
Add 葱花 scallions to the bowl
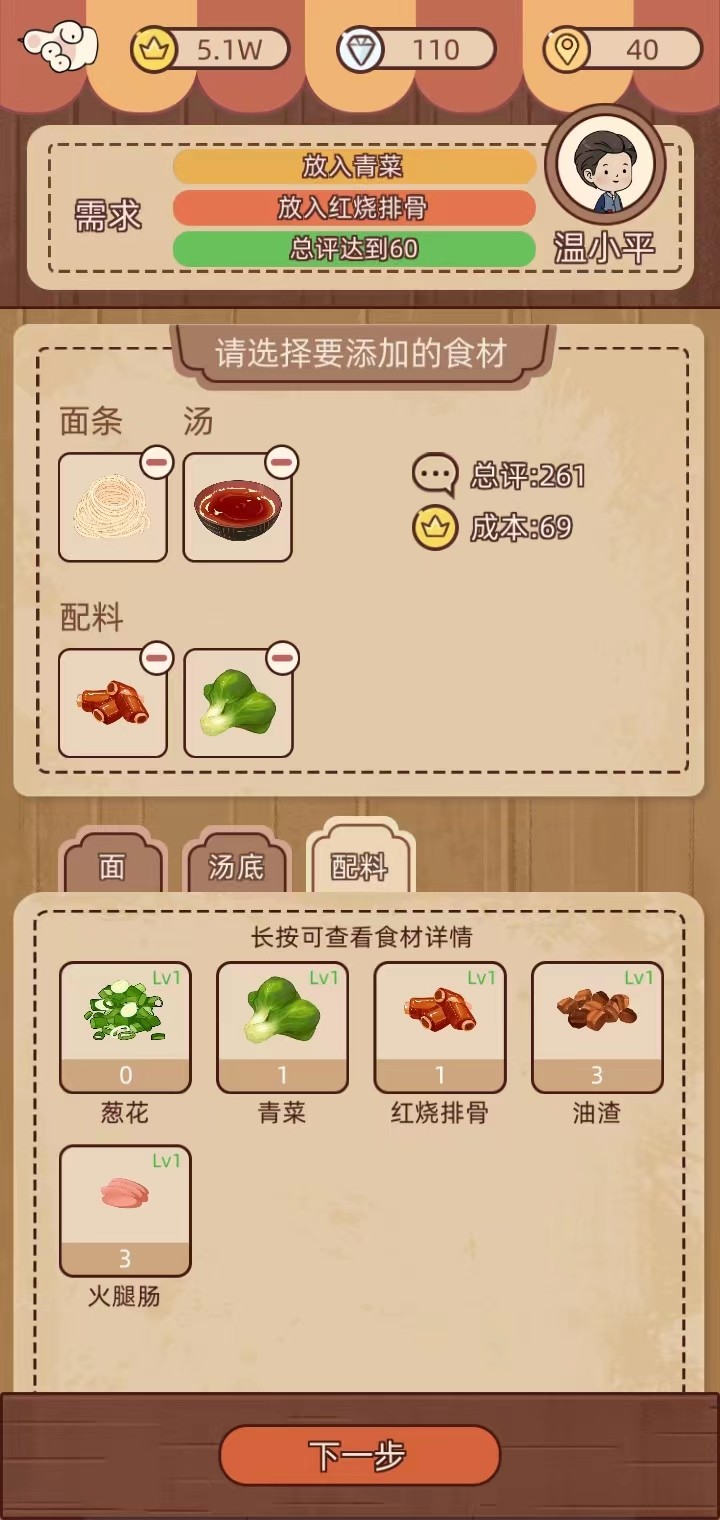125,1026
